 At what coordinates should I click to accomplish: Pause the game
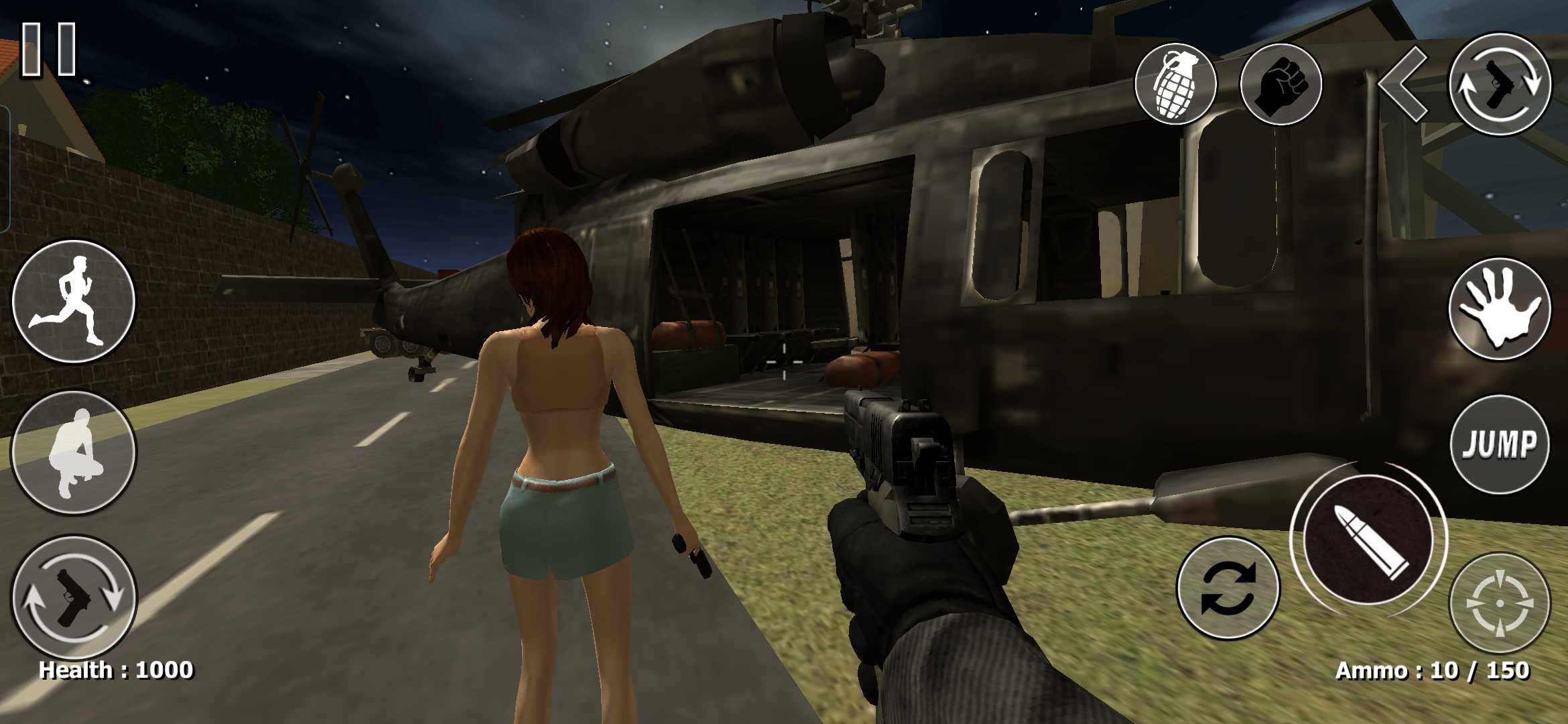[49, 49]
